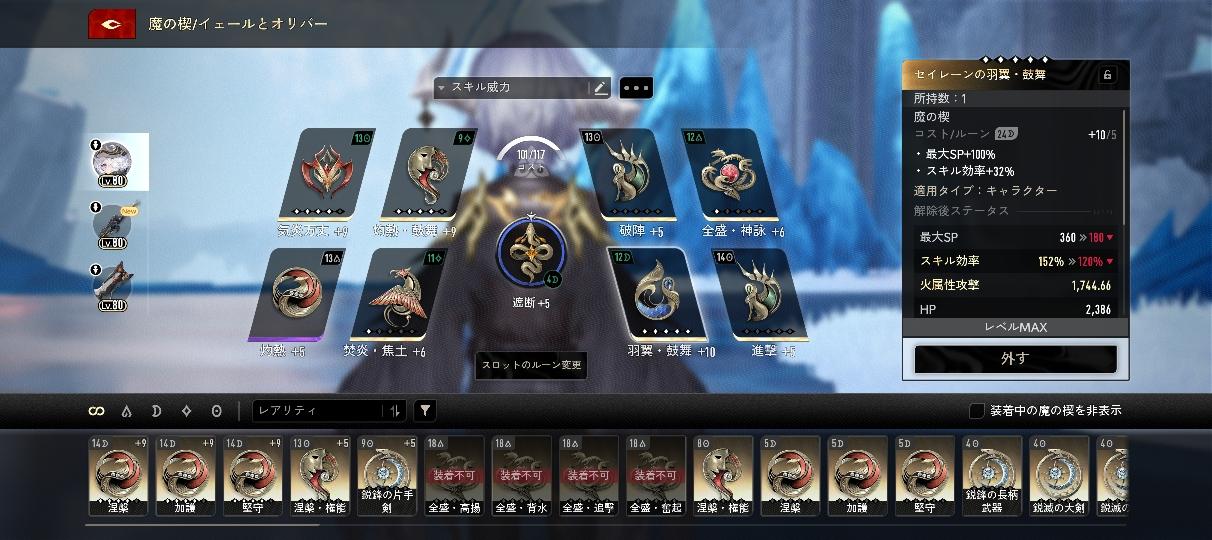Toggle 装着中の魔の楔を非表示 checkbox
The height and width of the screenshot is (540, 1212).
tap(977, 410)
